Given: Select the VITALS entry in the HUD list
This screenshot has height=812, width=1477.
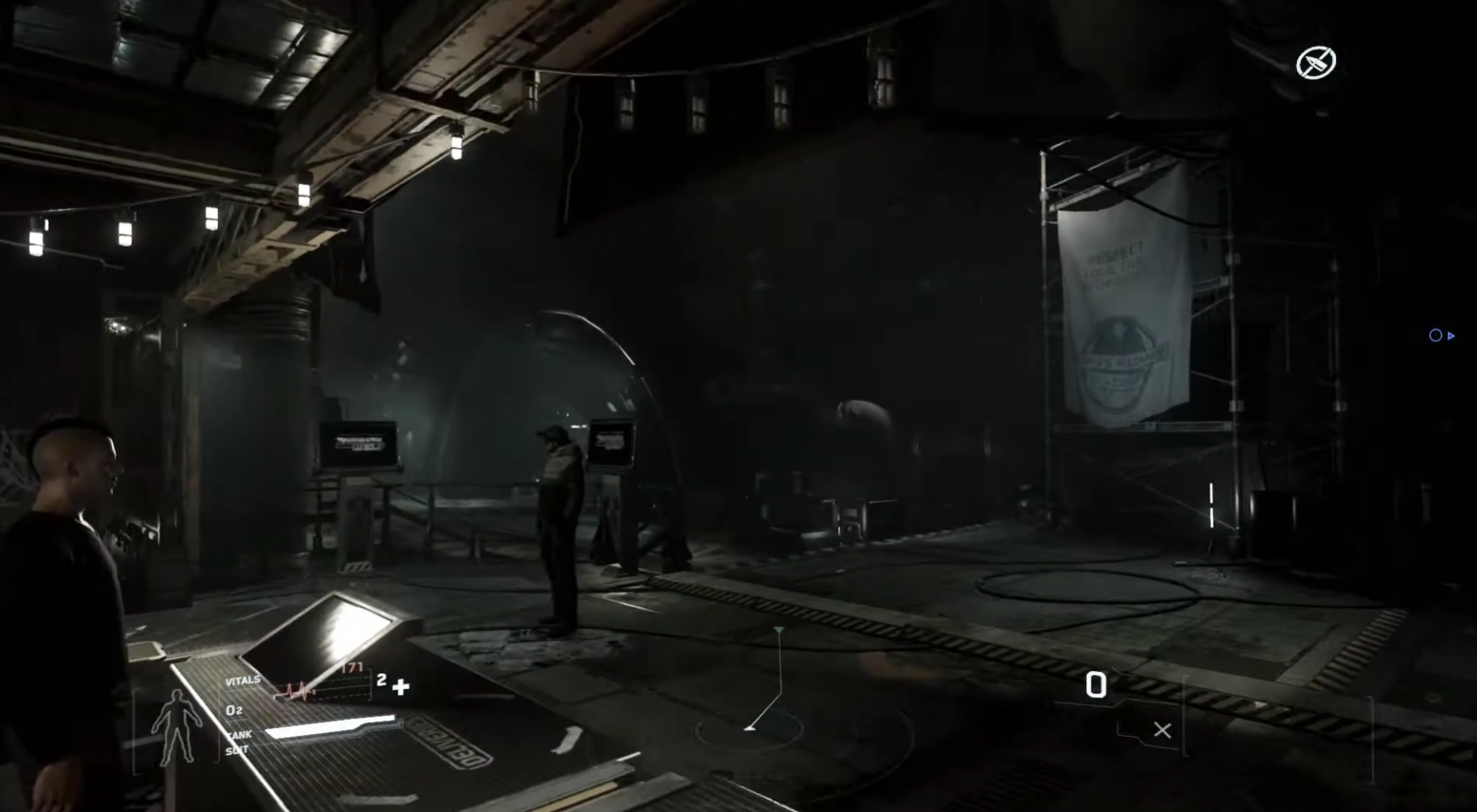Looking at the screenshot, I should coord(243,681).
